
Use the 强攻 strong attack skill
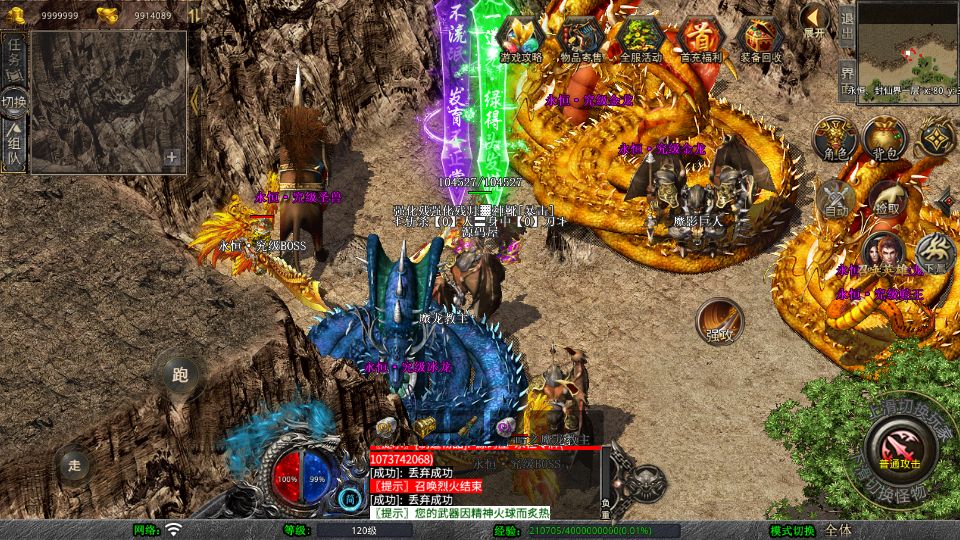click(720, 320)
